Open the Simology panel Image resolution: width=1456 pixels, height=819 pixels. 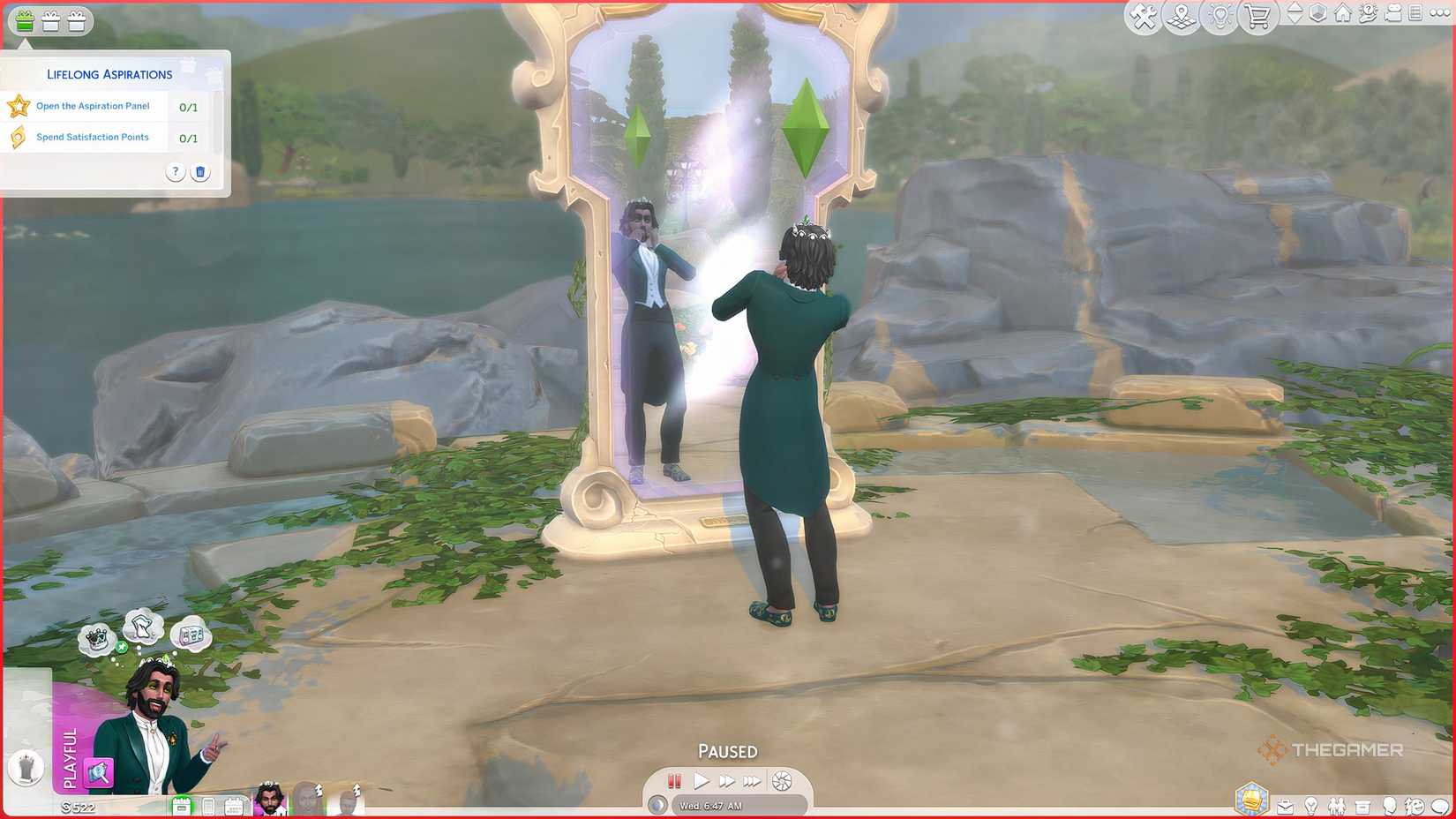(1391, 804)
